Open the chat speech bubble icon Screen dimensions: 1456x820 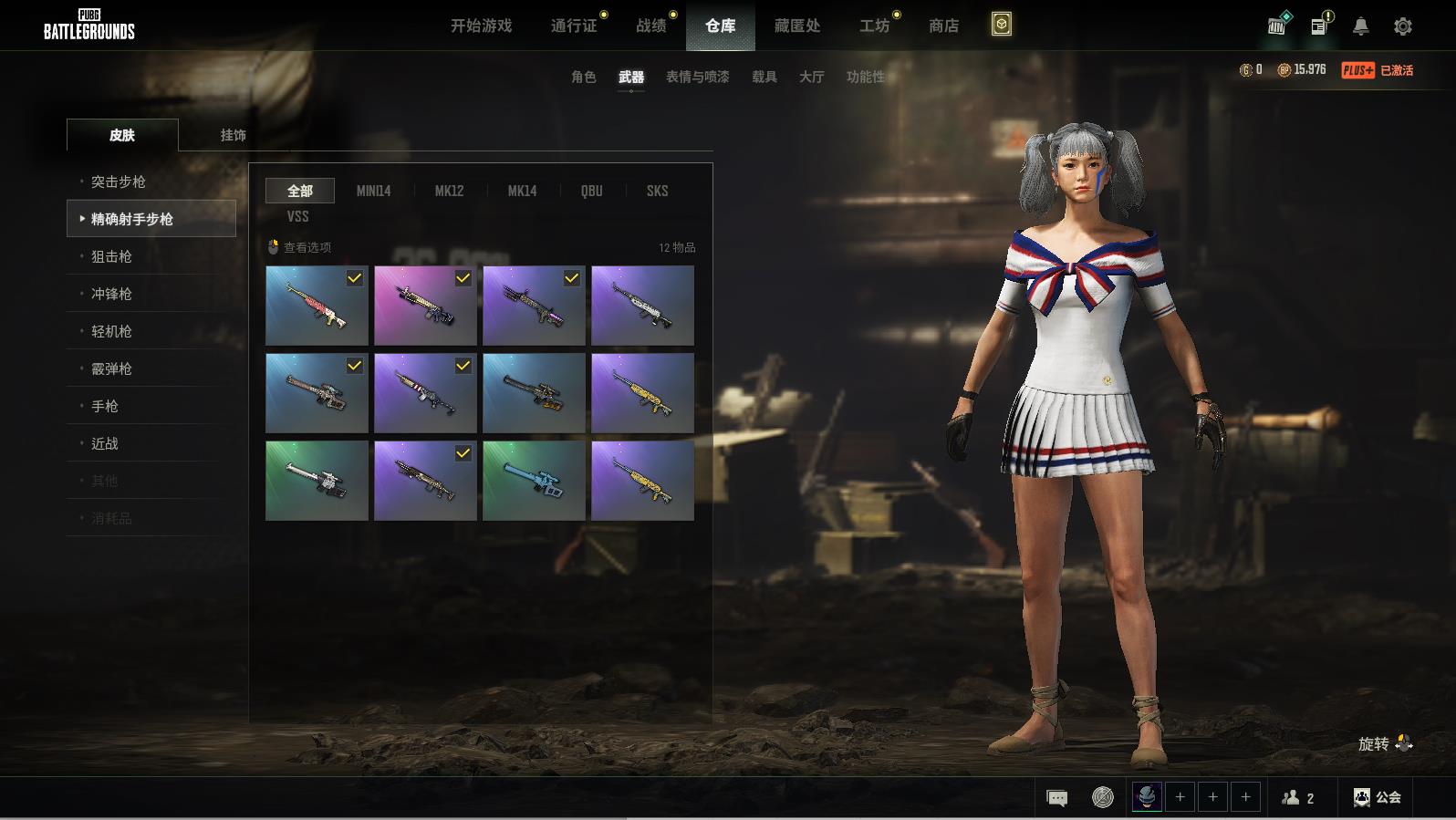[x=1057, y=798]
